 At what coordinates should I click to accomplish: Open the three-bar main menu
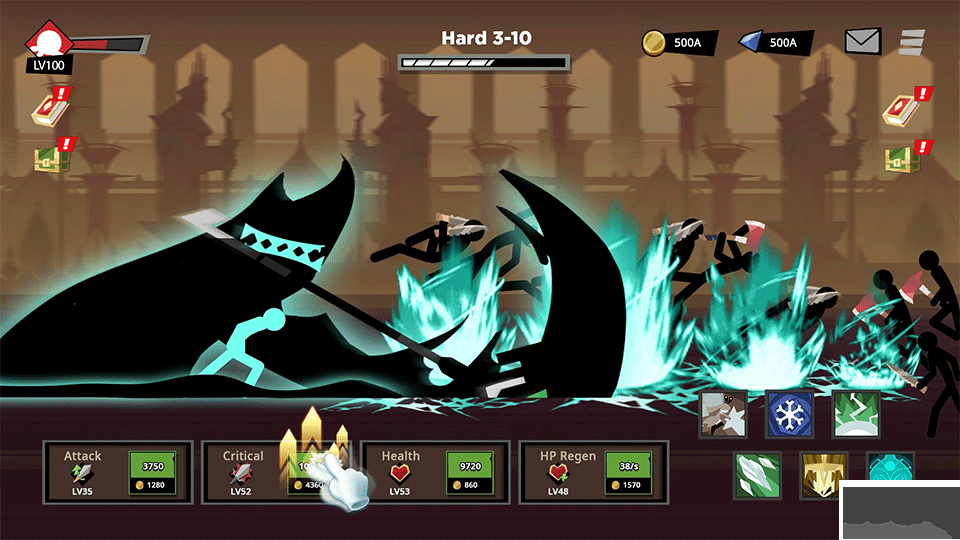(912, 41)
